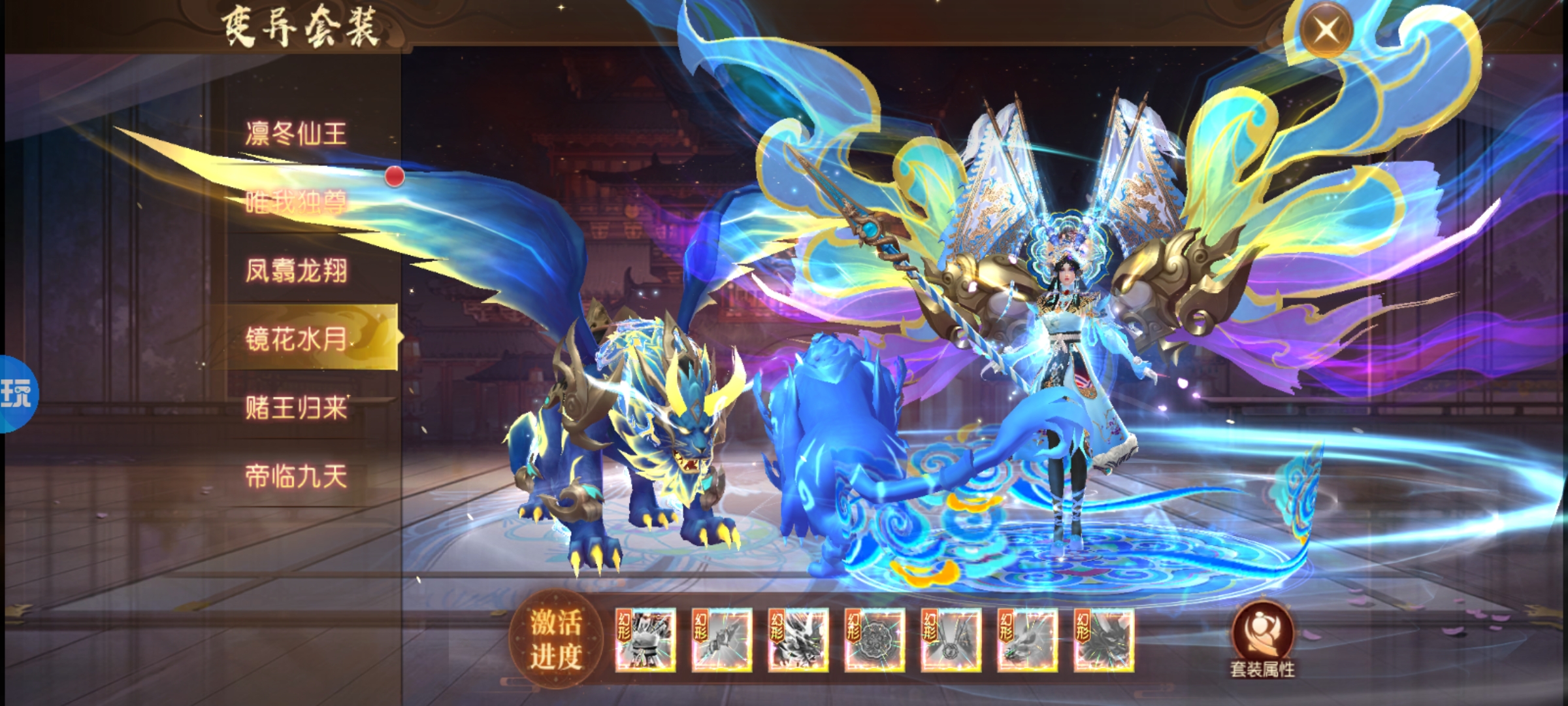Choose the winged lion mount 幻形 slot
This screenshot has width=1568, height=706.
tap(798, 640)
